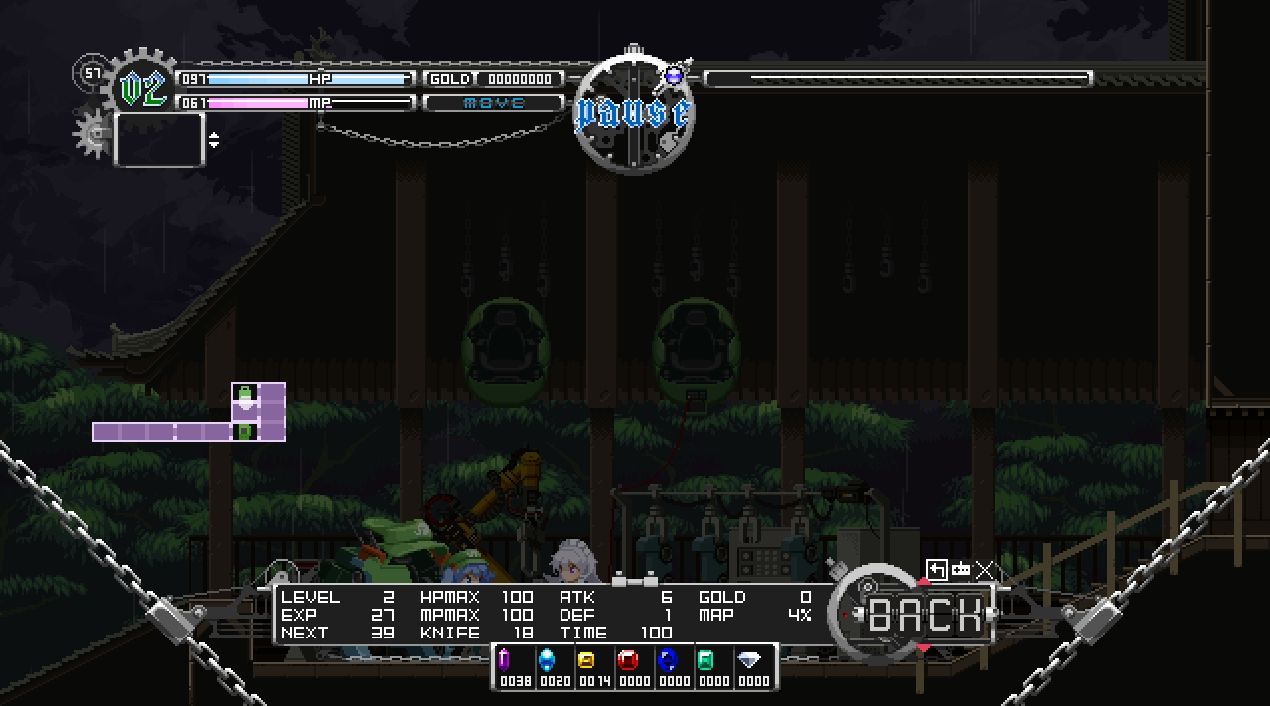
Task: Click the X icon above BACK
Action: coord(986,570)
